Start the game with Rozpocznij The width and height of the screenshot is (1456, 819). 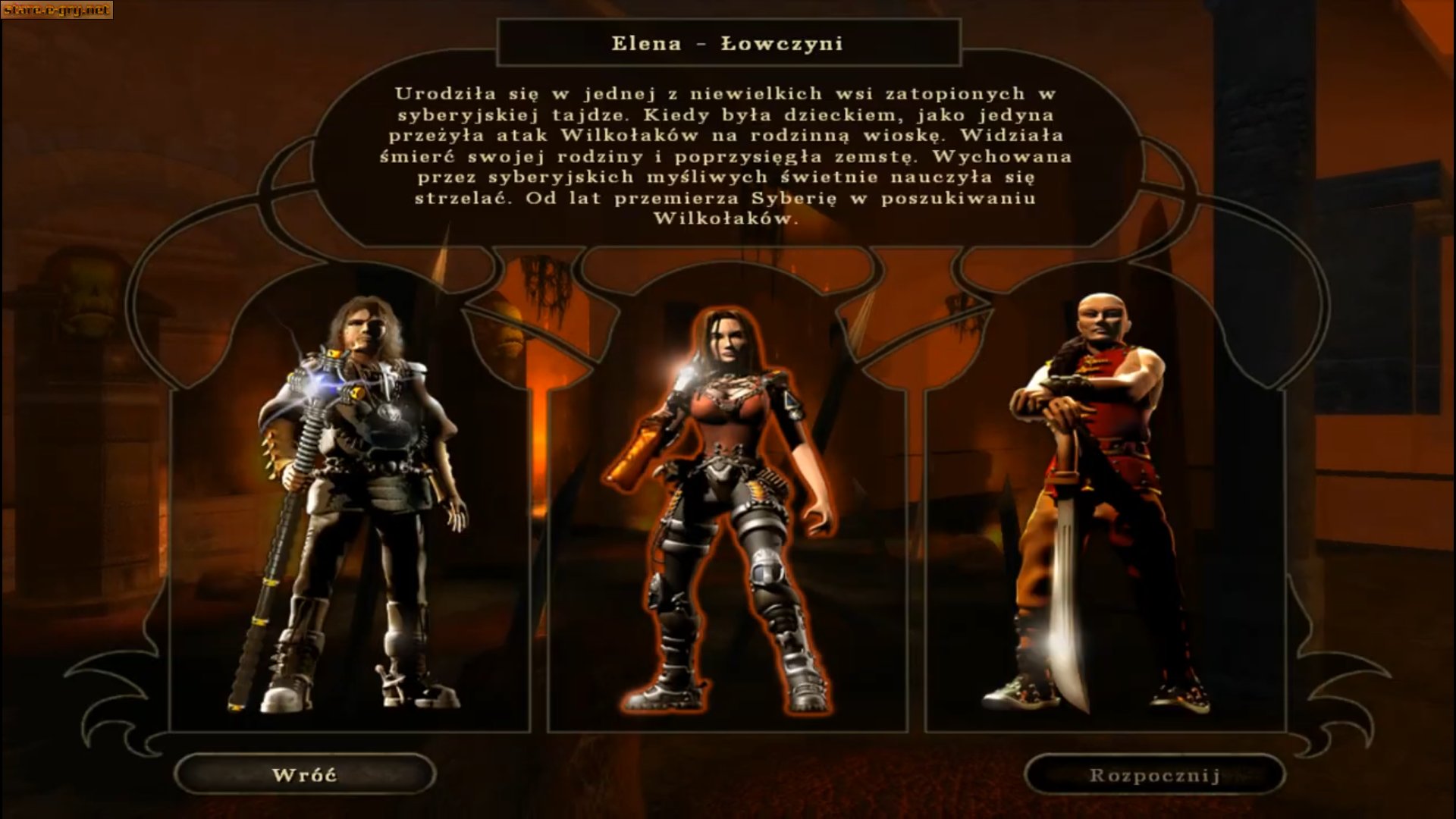(x=1154, y=775)
